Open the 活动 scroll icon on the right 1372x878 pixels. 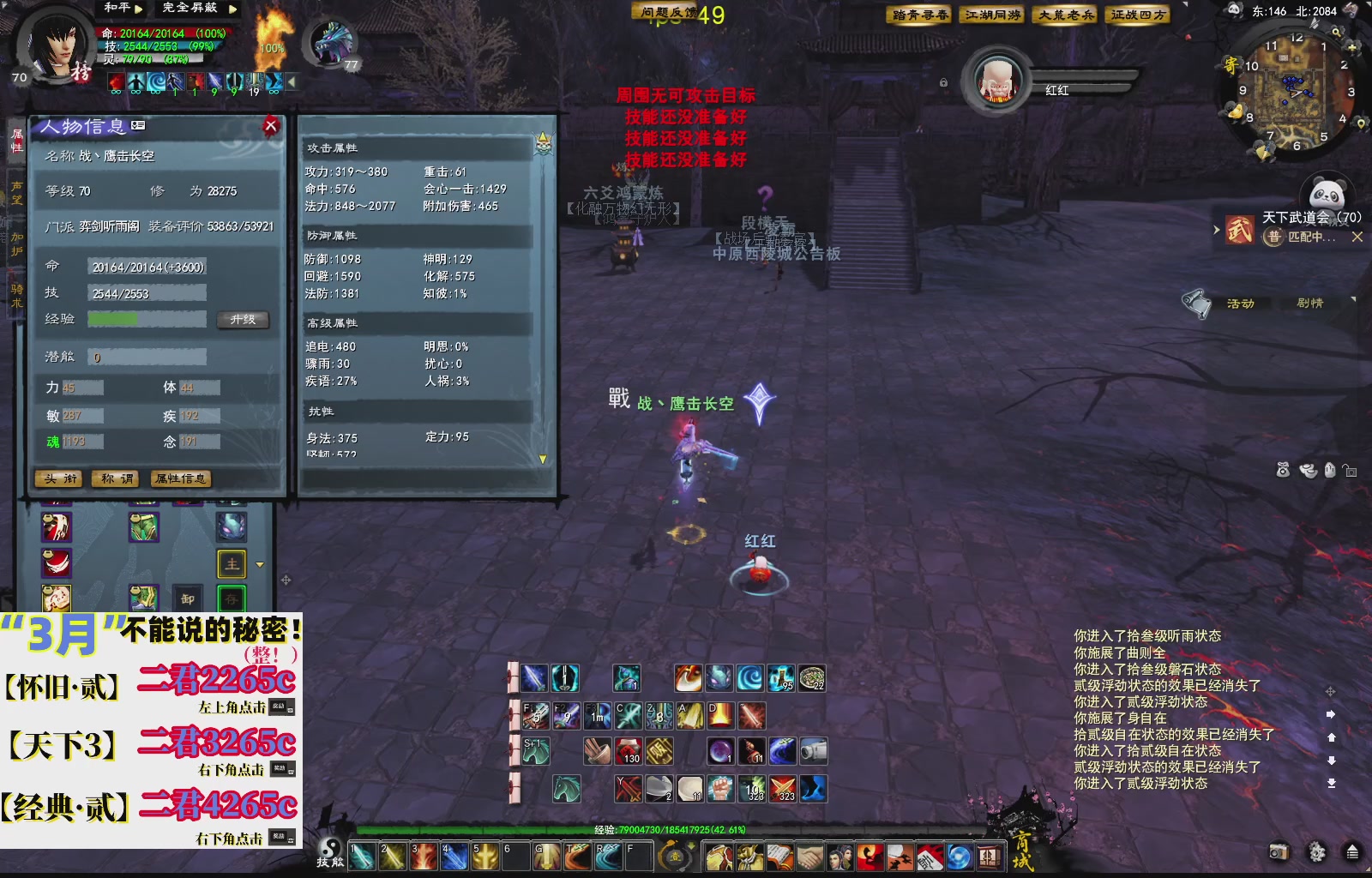[1195, 303]
